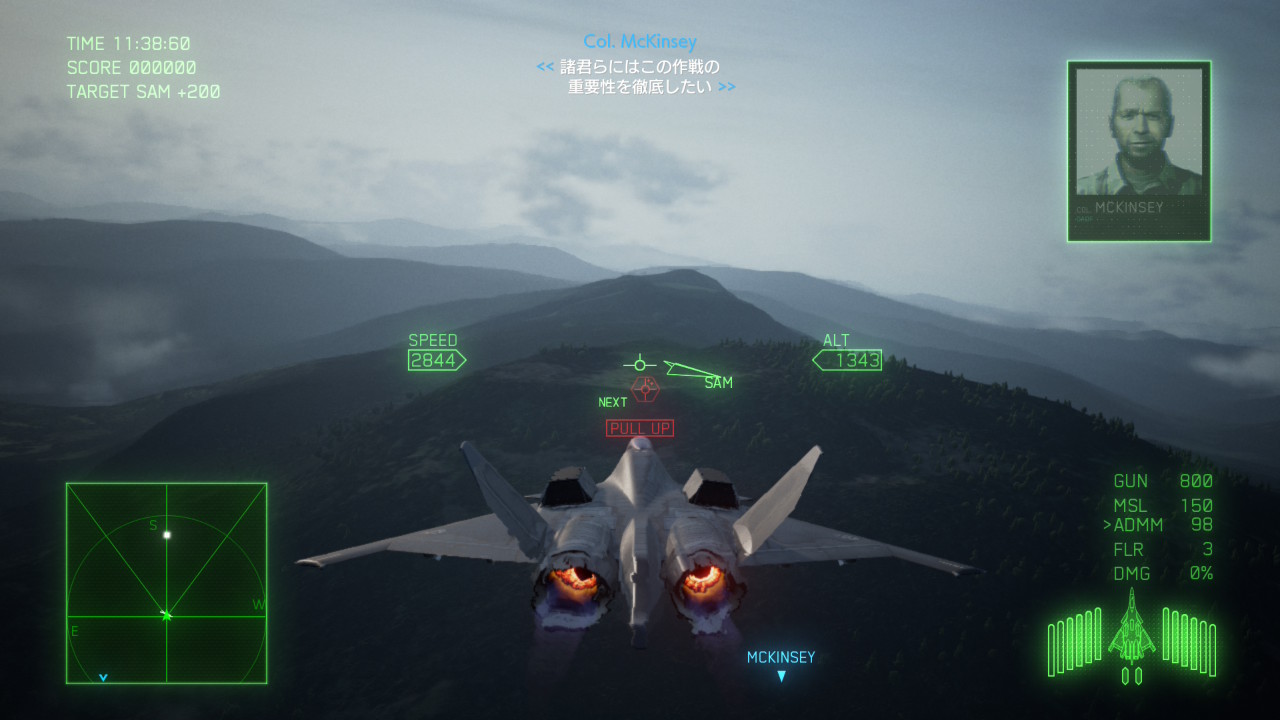The image size is (1280, 720).
Task: Select the MSL standard missile entry
Action: coord(1162,505)
